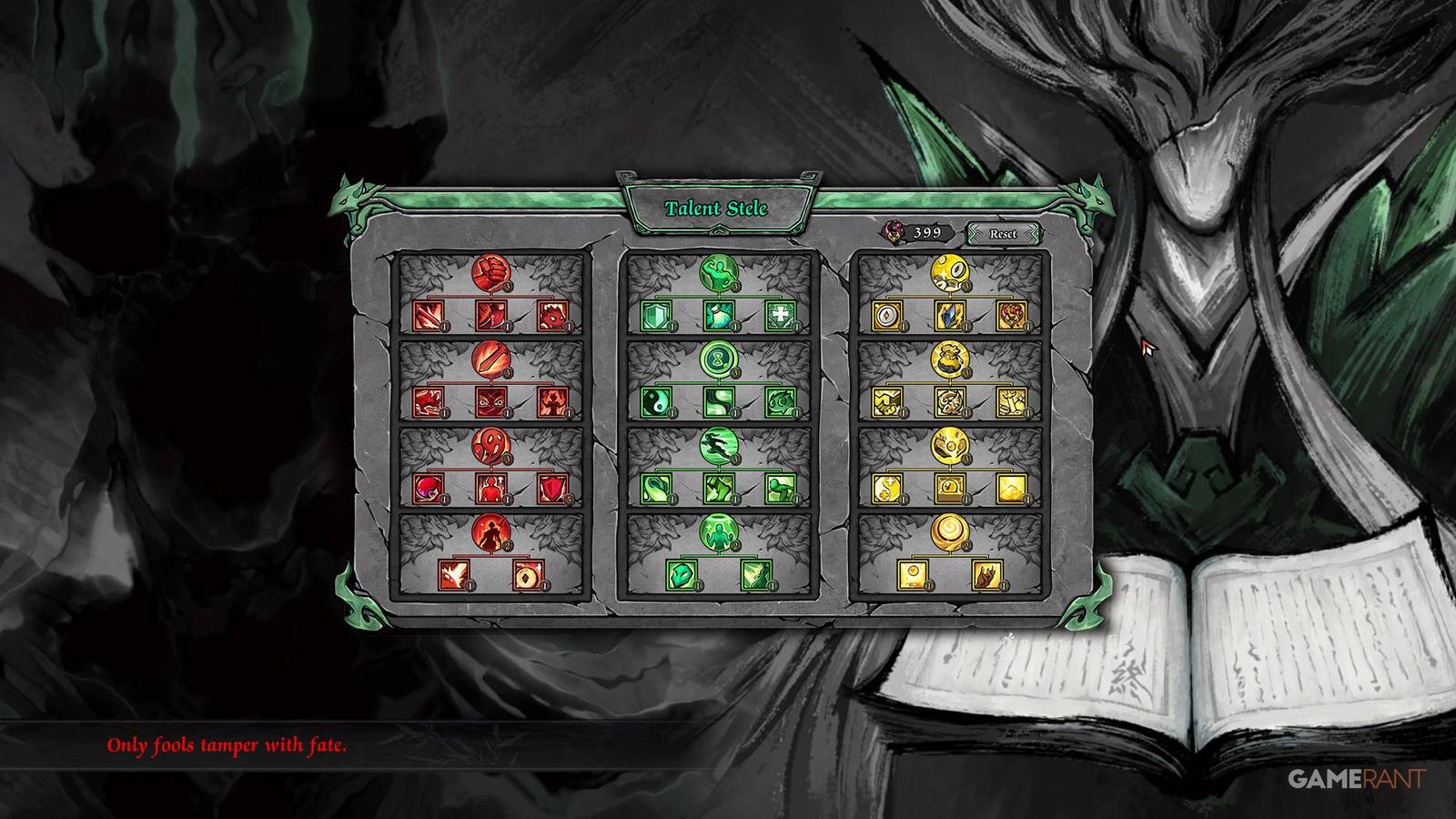The height and width of the screenshot is (819, 1456).
Task: Select the yin-yang balance talent
Action: pos(655,401)
